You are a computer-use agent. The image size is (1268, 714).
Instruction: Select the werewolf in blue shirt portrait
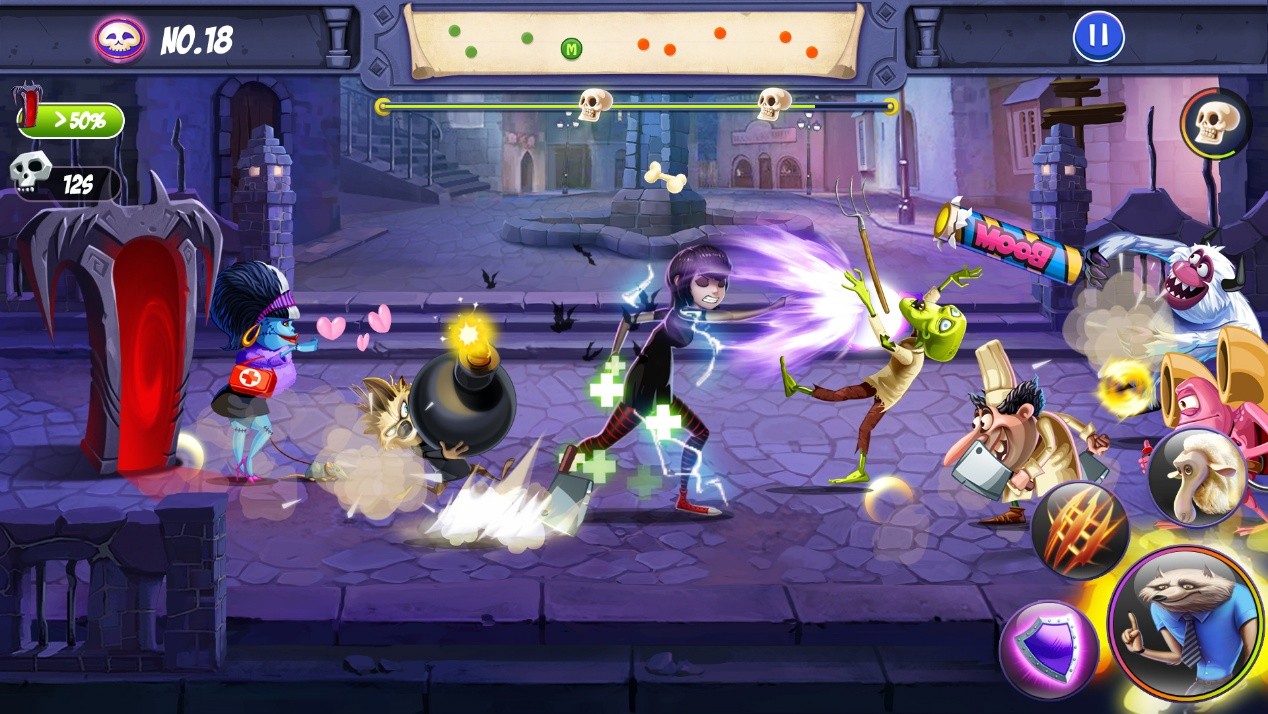(x=1186, y=624)
